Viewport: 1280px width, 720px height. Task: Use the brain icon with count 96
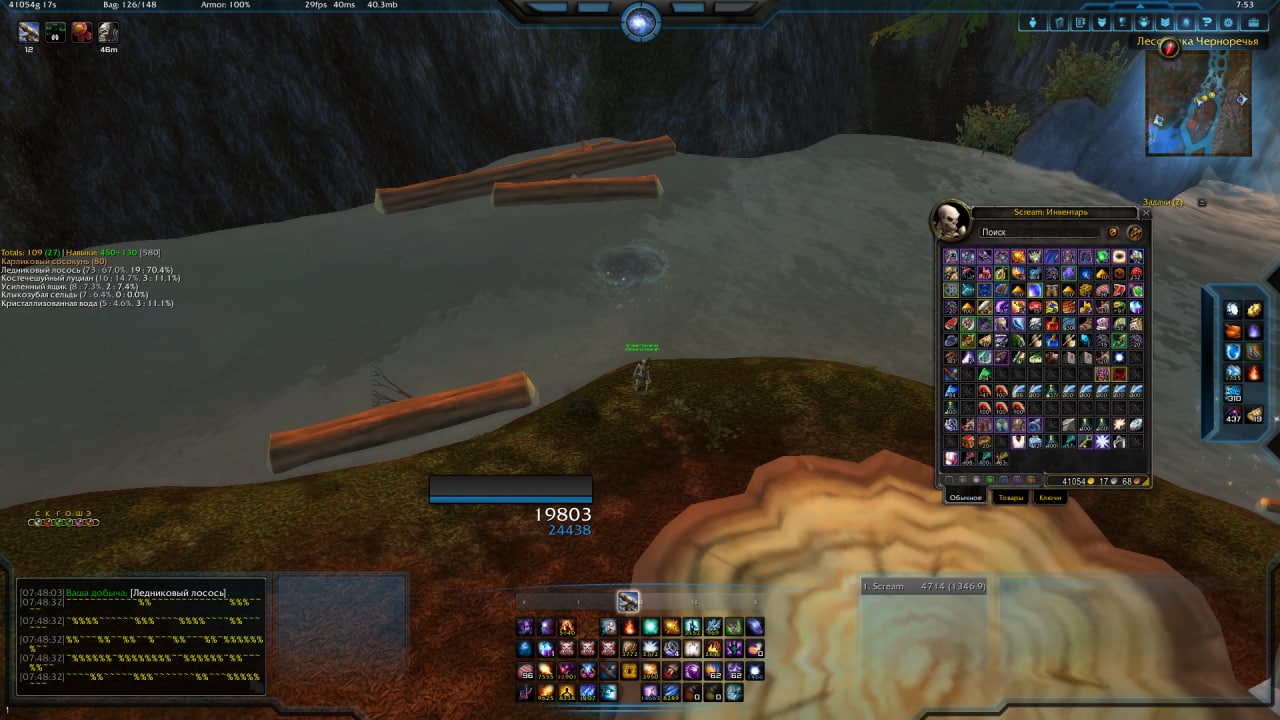(x=526, y=670)
